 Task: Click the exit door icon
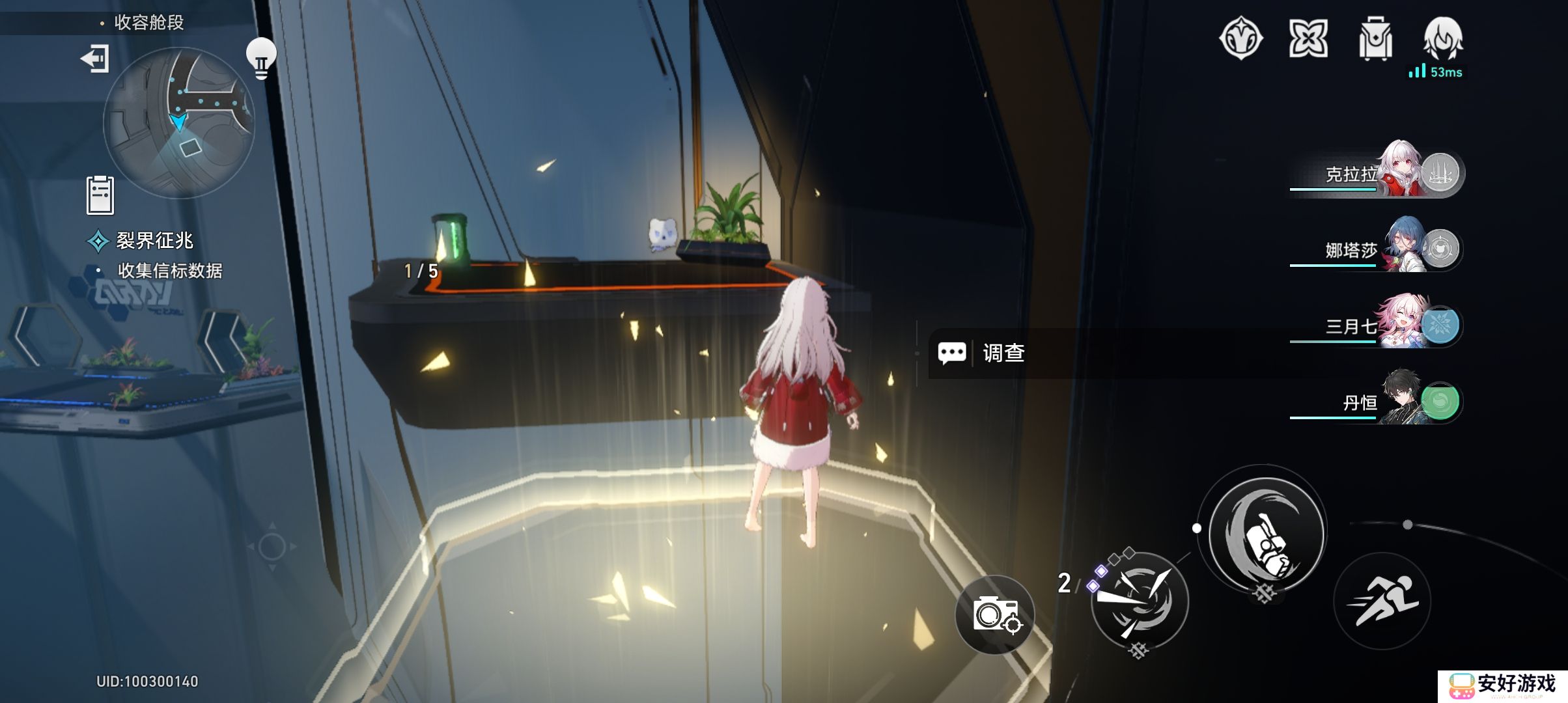[95, 59]
